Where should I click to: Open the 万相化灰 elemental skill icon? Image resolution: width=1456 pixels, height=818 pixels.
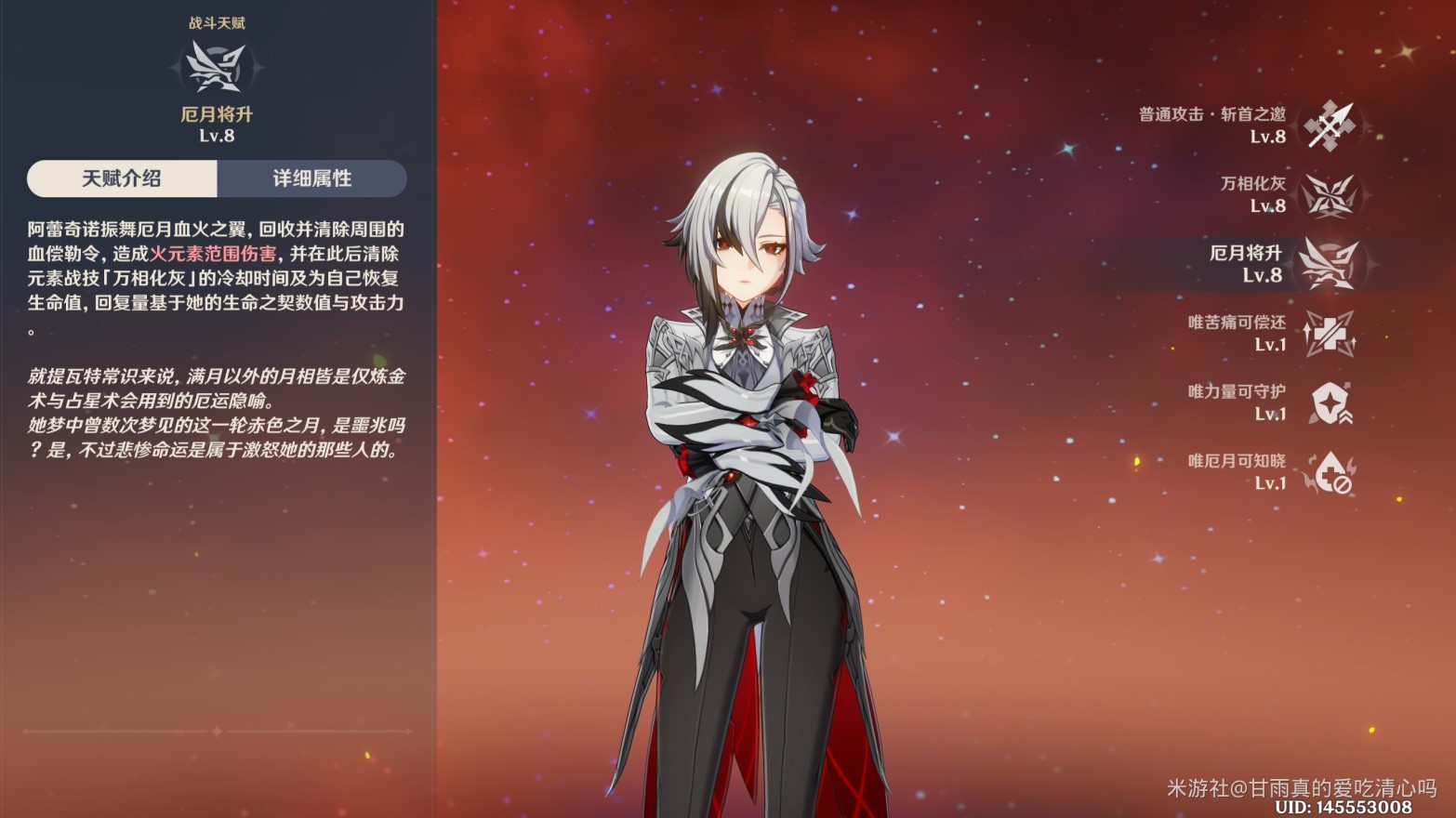(x=1330, y=195)
